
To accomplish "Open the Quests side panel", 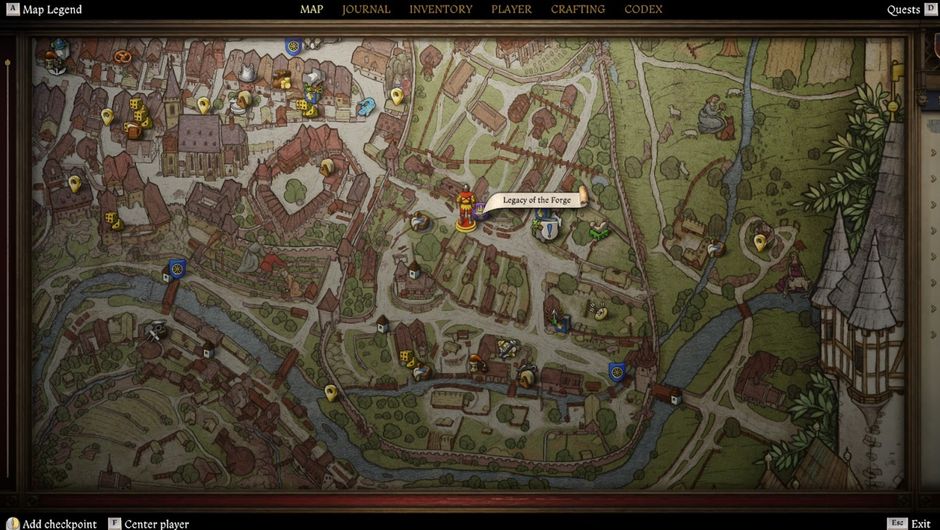I will tap(903, 10).
